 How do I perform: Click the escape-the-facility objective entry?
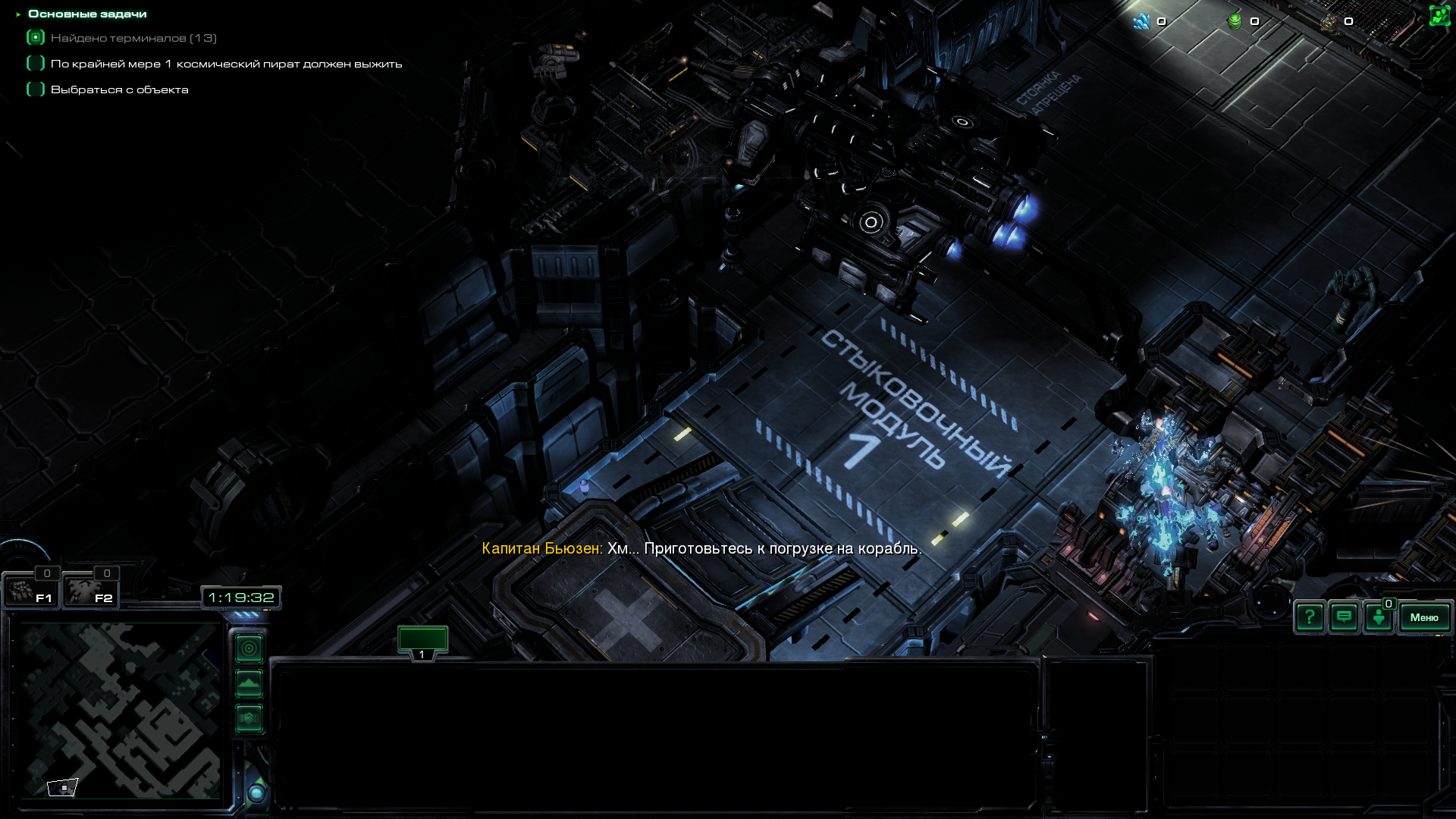click(119, 89)
